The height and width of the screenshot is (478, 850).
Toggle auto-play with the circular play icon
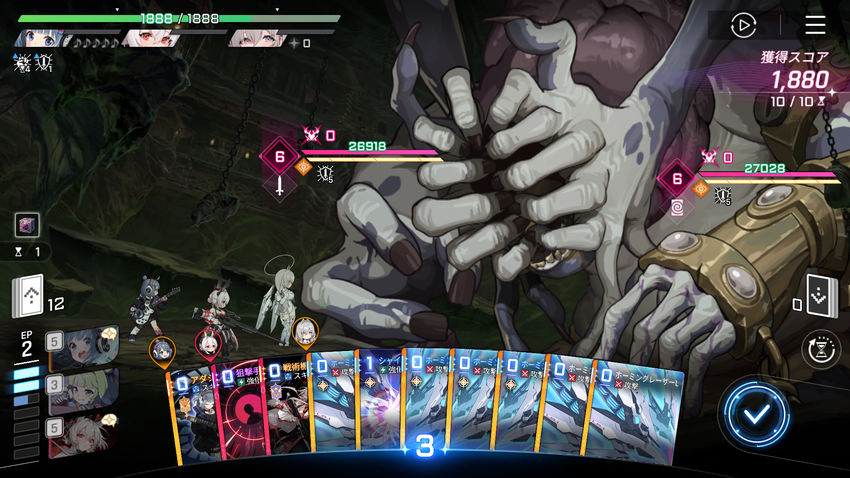(x=743, y=25)
